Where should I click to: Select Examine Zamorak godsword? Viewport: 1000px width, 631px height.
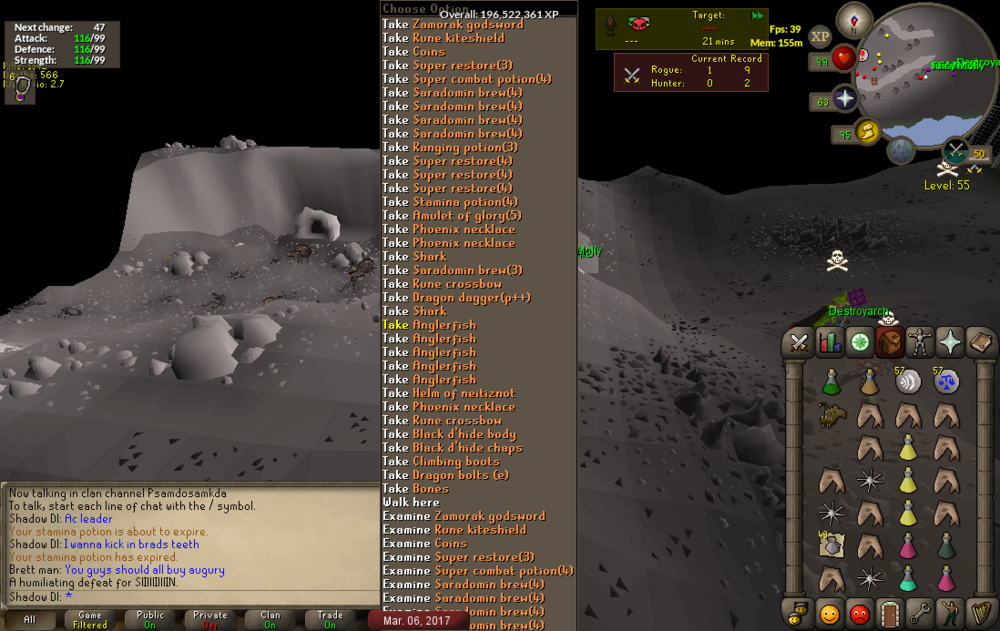pos(464,517)
